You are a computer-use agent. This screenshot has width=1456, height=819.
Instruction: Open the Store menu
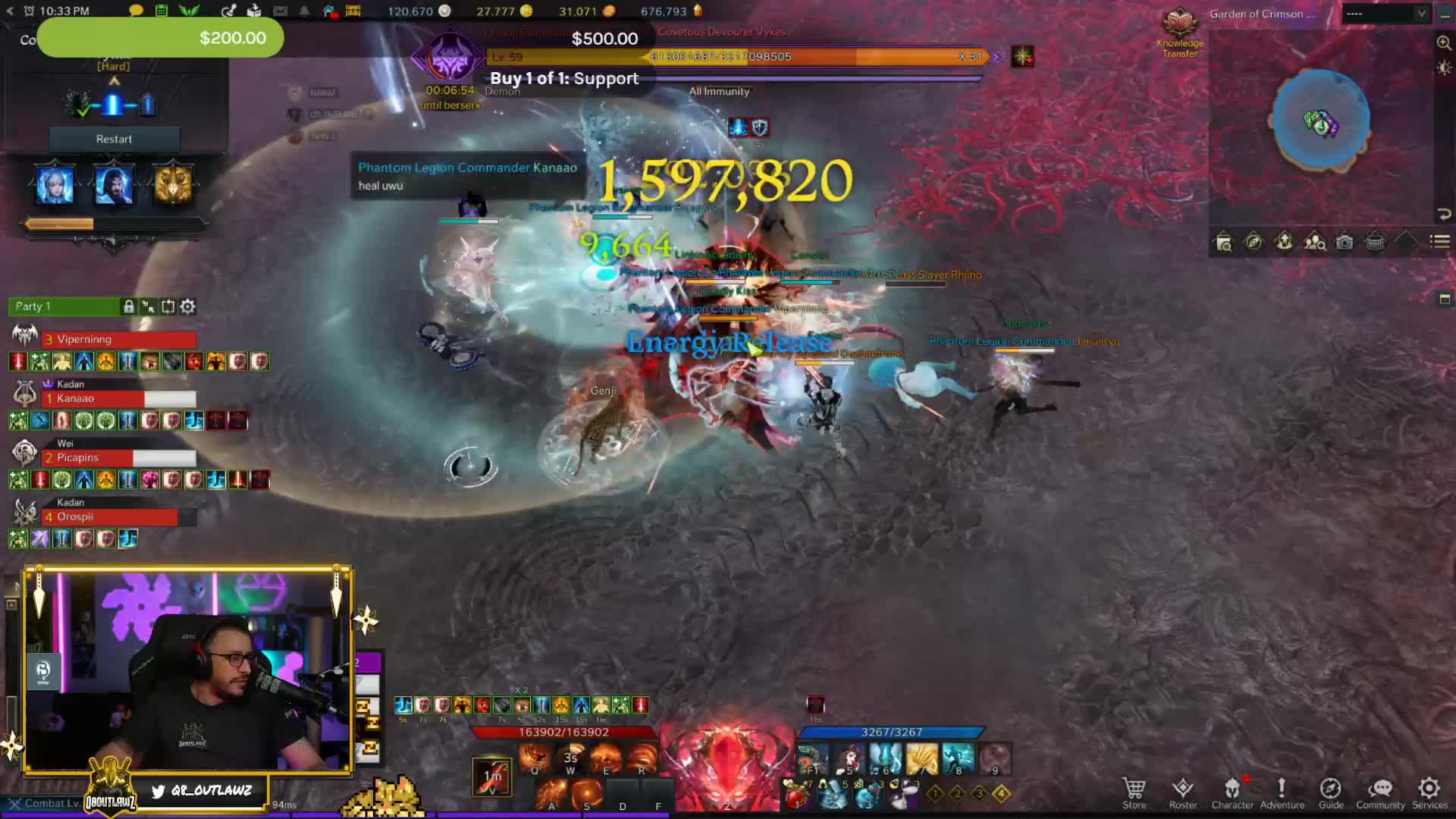click(x=1134, y=792)
